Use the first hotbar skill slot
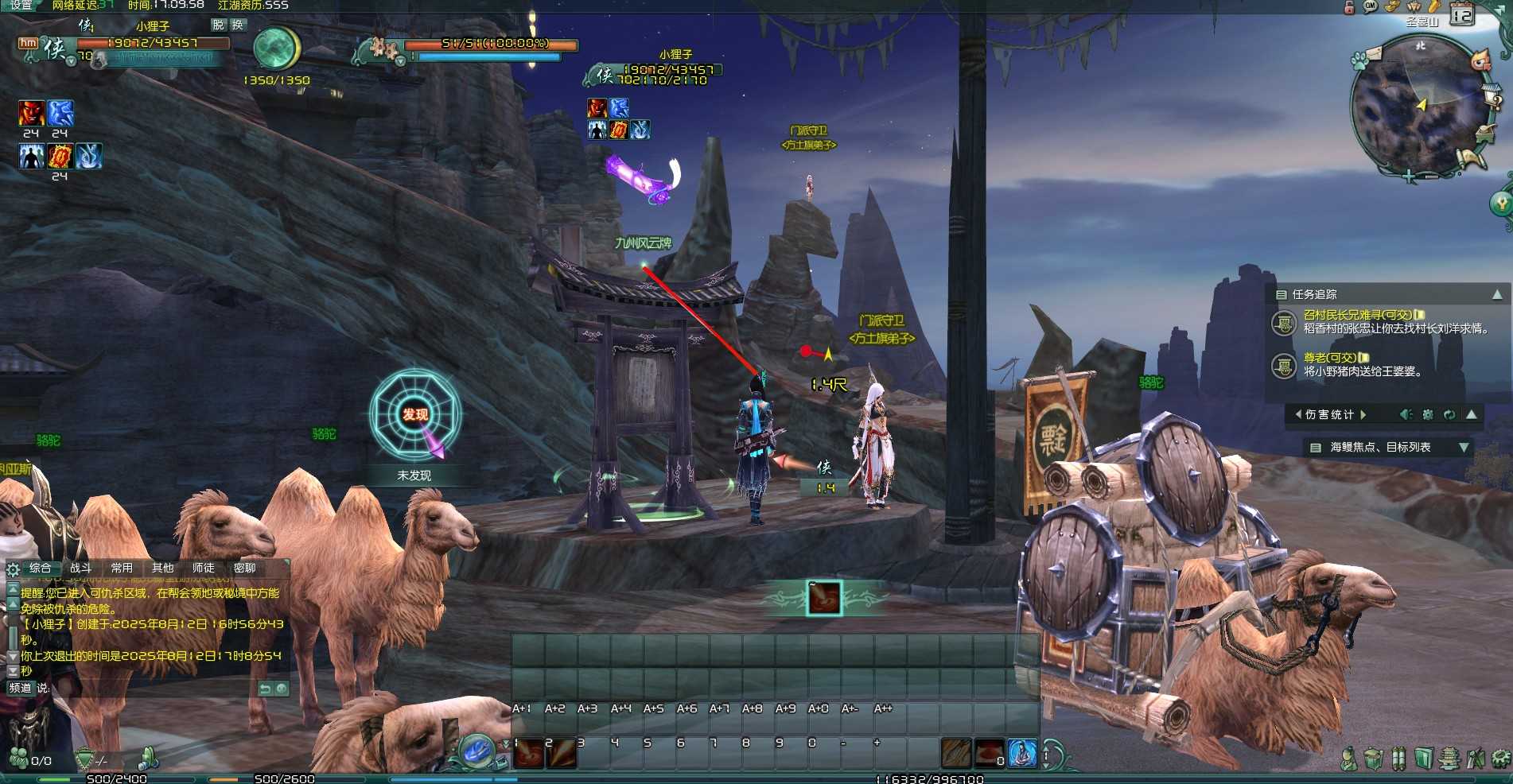This screenshot has height=784, width=1513. (x=527, y=753)
